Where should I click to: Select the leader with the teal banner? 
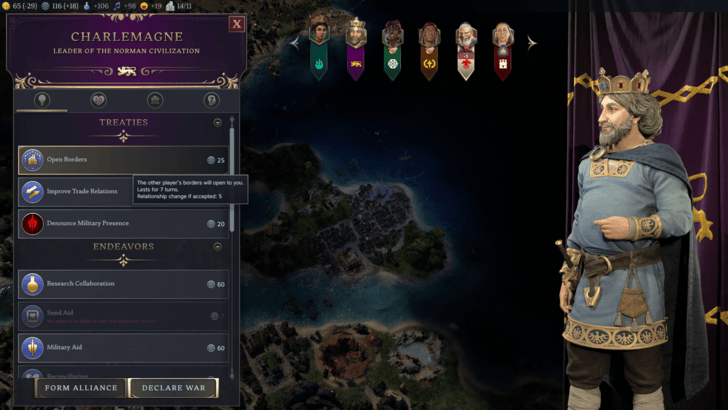pos(319,45)
